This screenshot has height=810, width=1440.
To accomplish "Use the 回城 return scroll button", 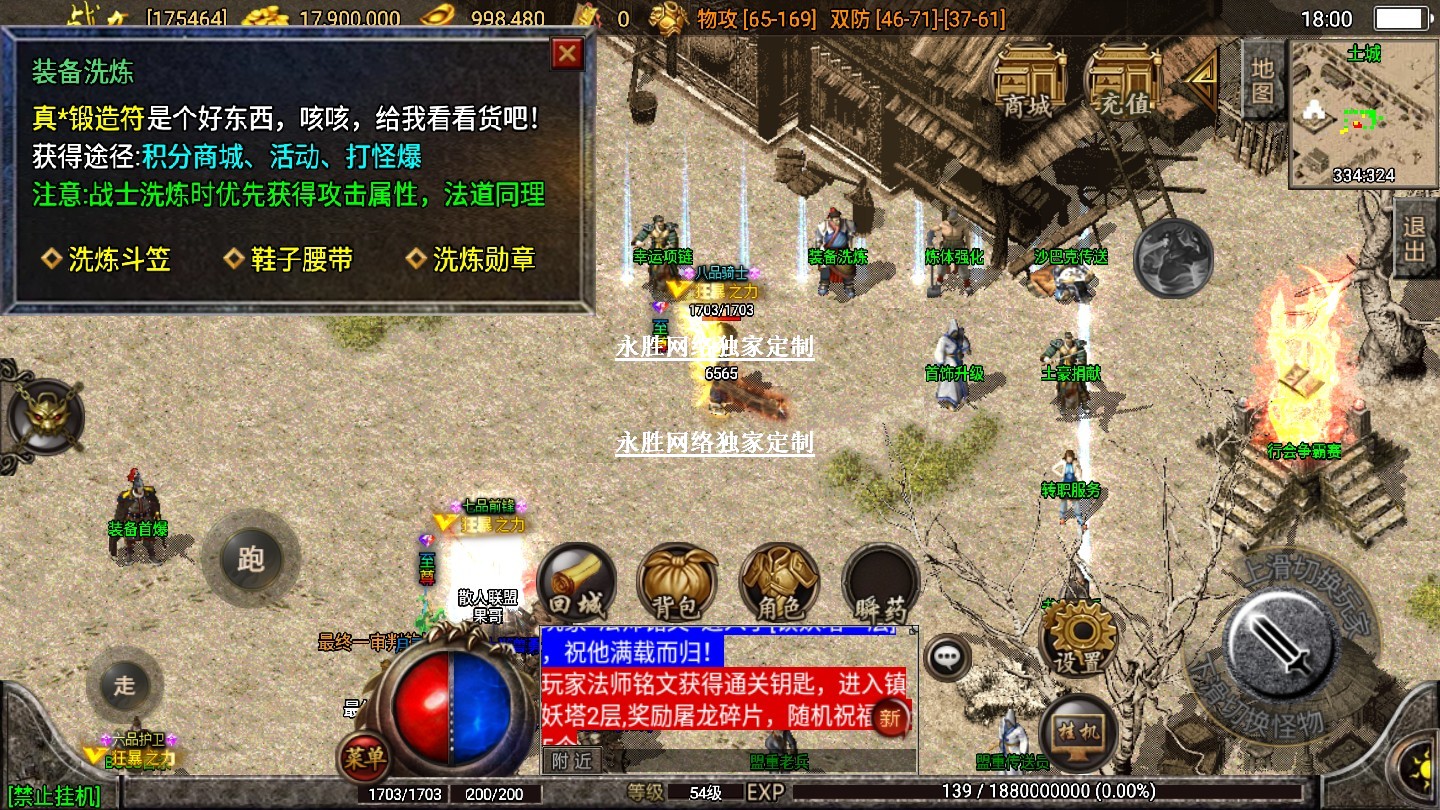I will click(x=576, y=584).
